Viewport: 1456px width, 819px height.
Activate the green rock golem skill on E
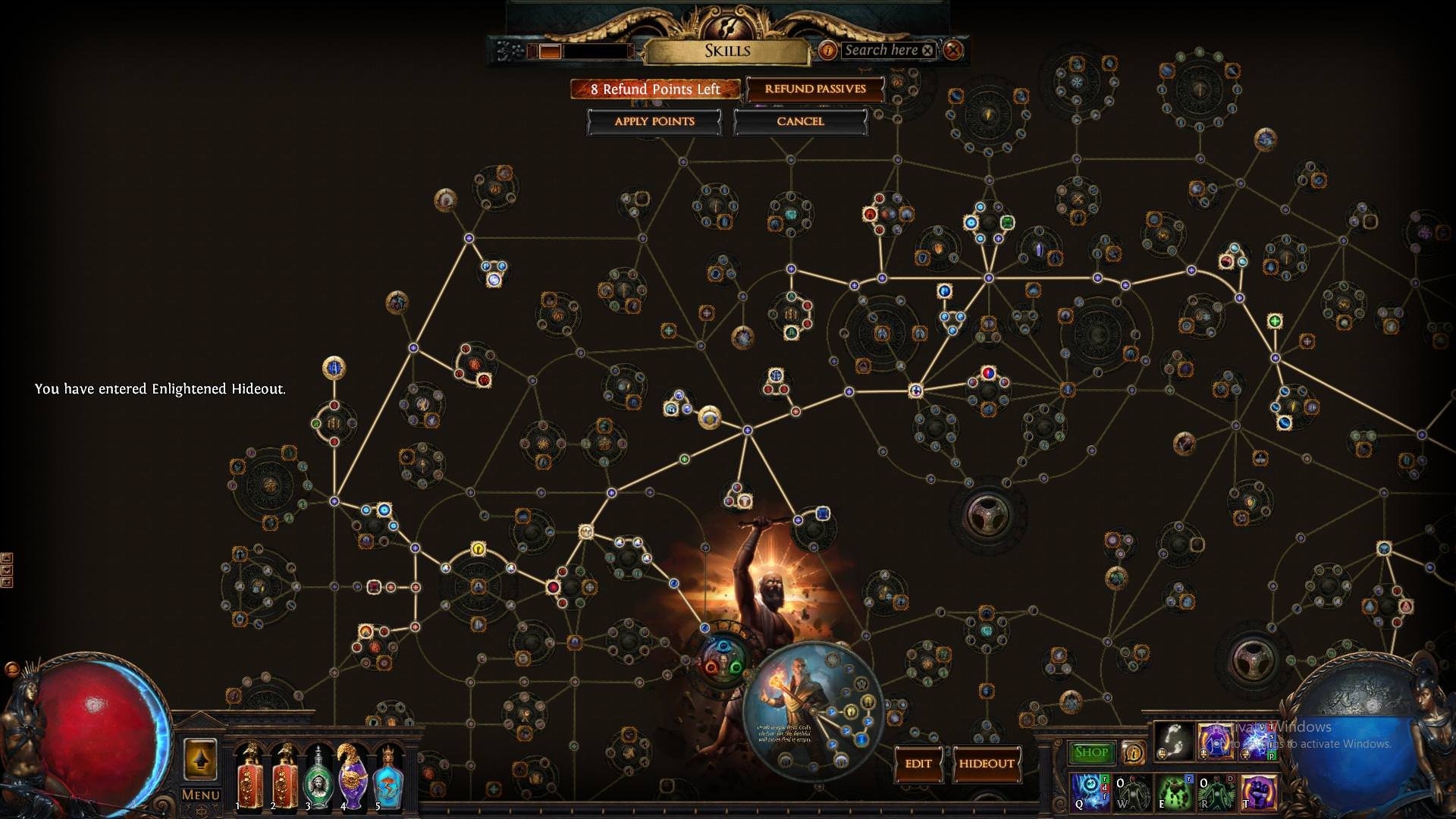(1175, 791)
